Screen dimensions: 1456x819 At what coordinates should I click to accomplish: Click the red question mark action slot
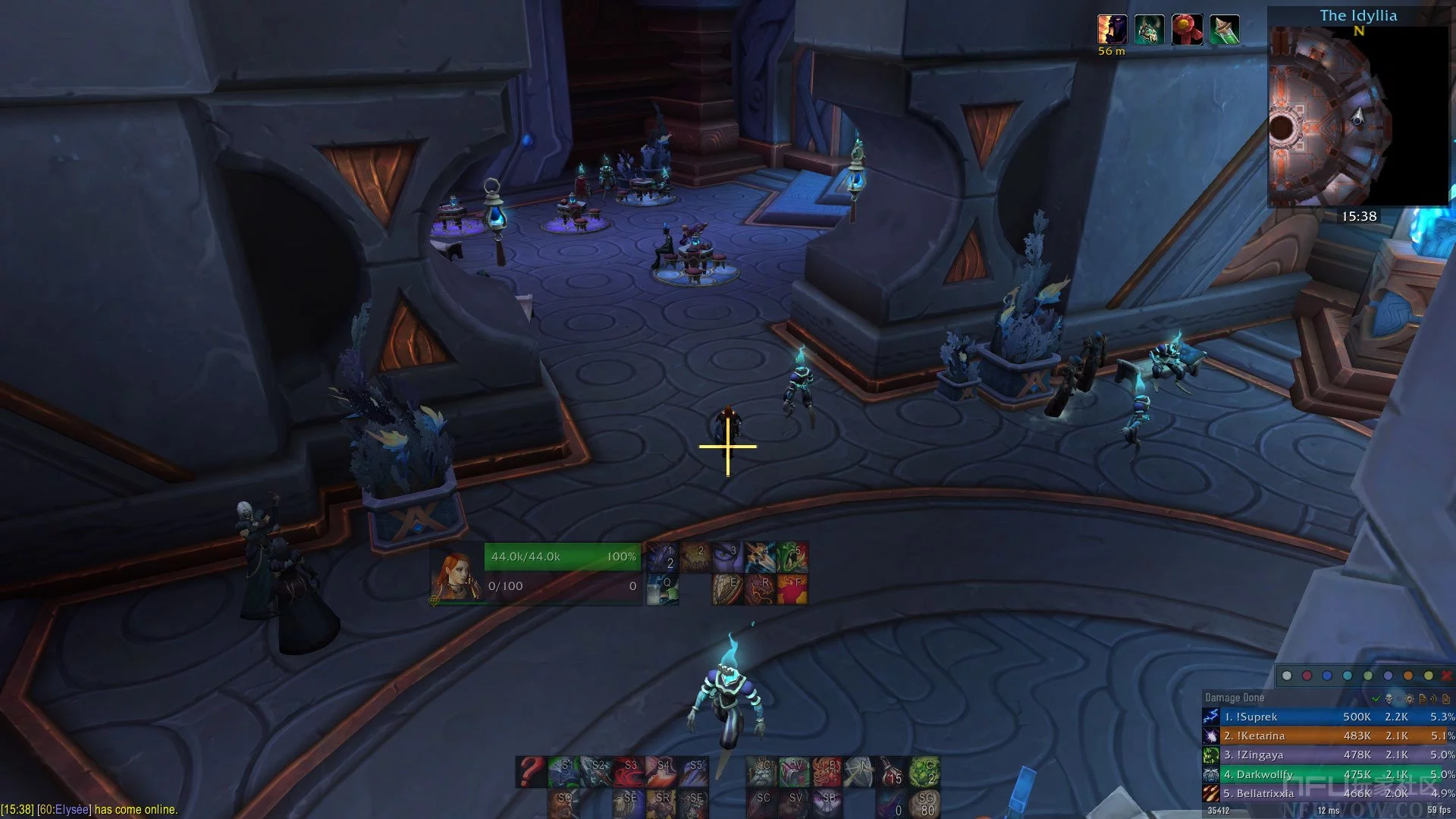coord(531,771)
